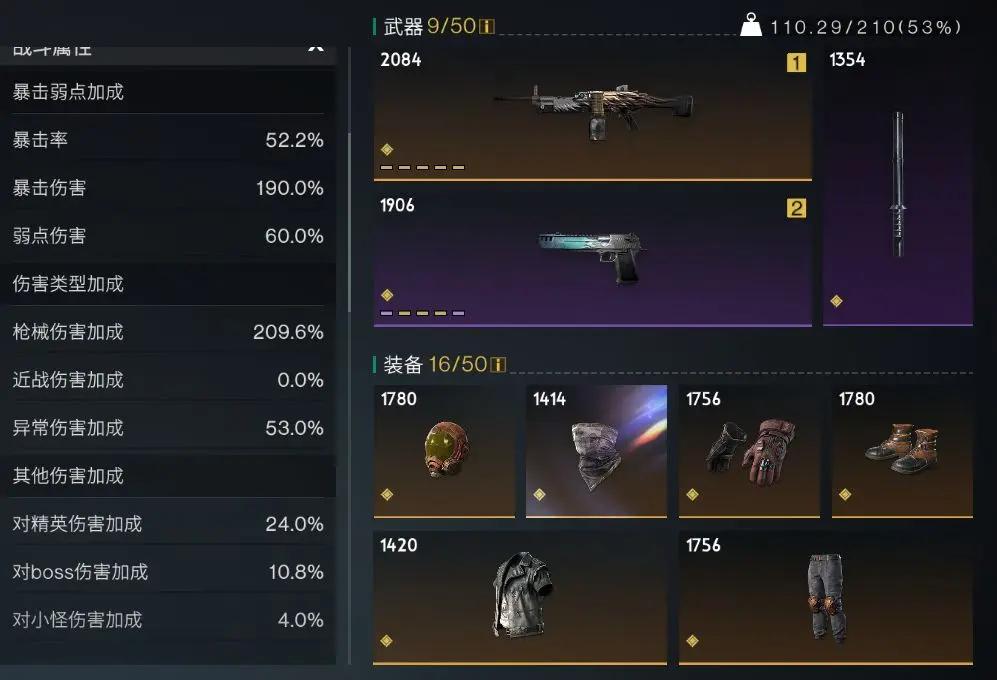The width and height of the screenshot is (997, 680).
Task: Open the equipment info icon beside 装备 16/50
Action: pos(497,364)
